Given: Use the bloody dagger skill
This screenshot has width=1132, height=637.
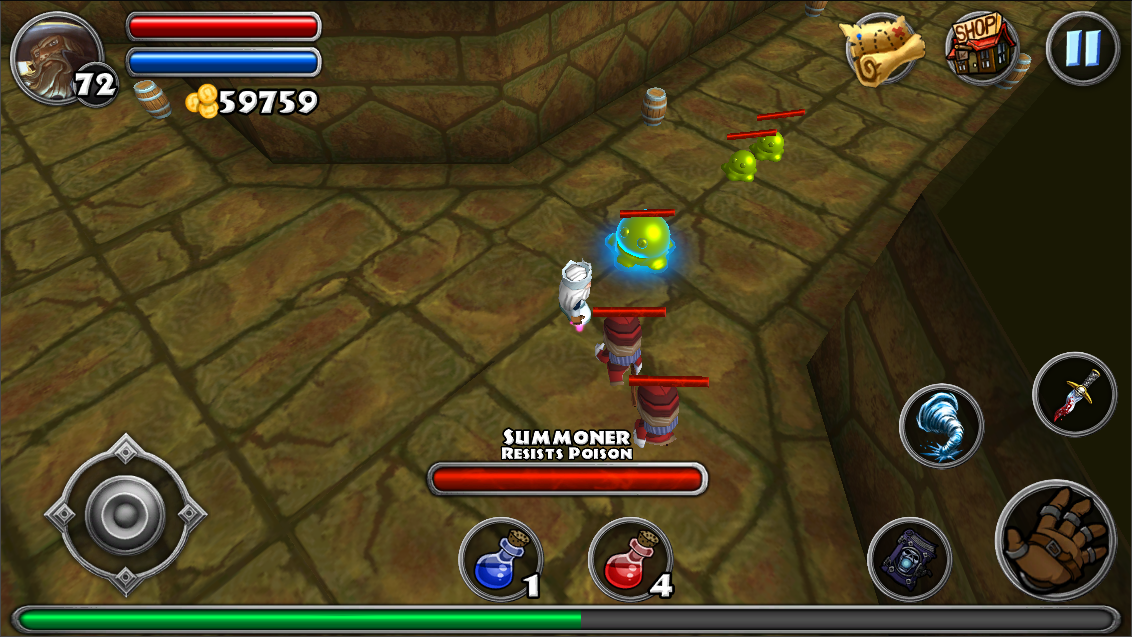Looking at the screenshot, I should (1074, 394).
